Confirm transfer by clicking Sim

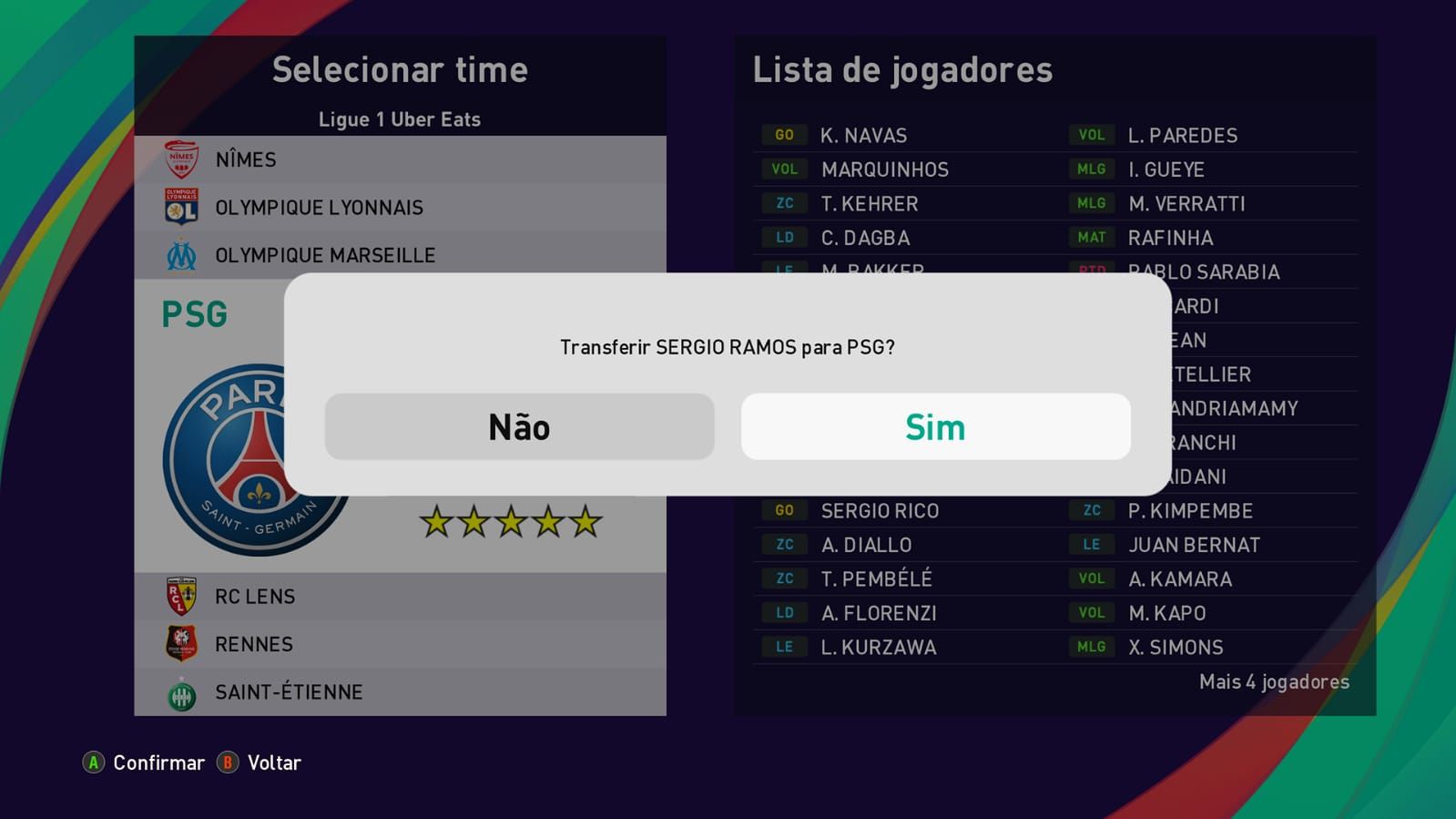click(x=936, y=425)
